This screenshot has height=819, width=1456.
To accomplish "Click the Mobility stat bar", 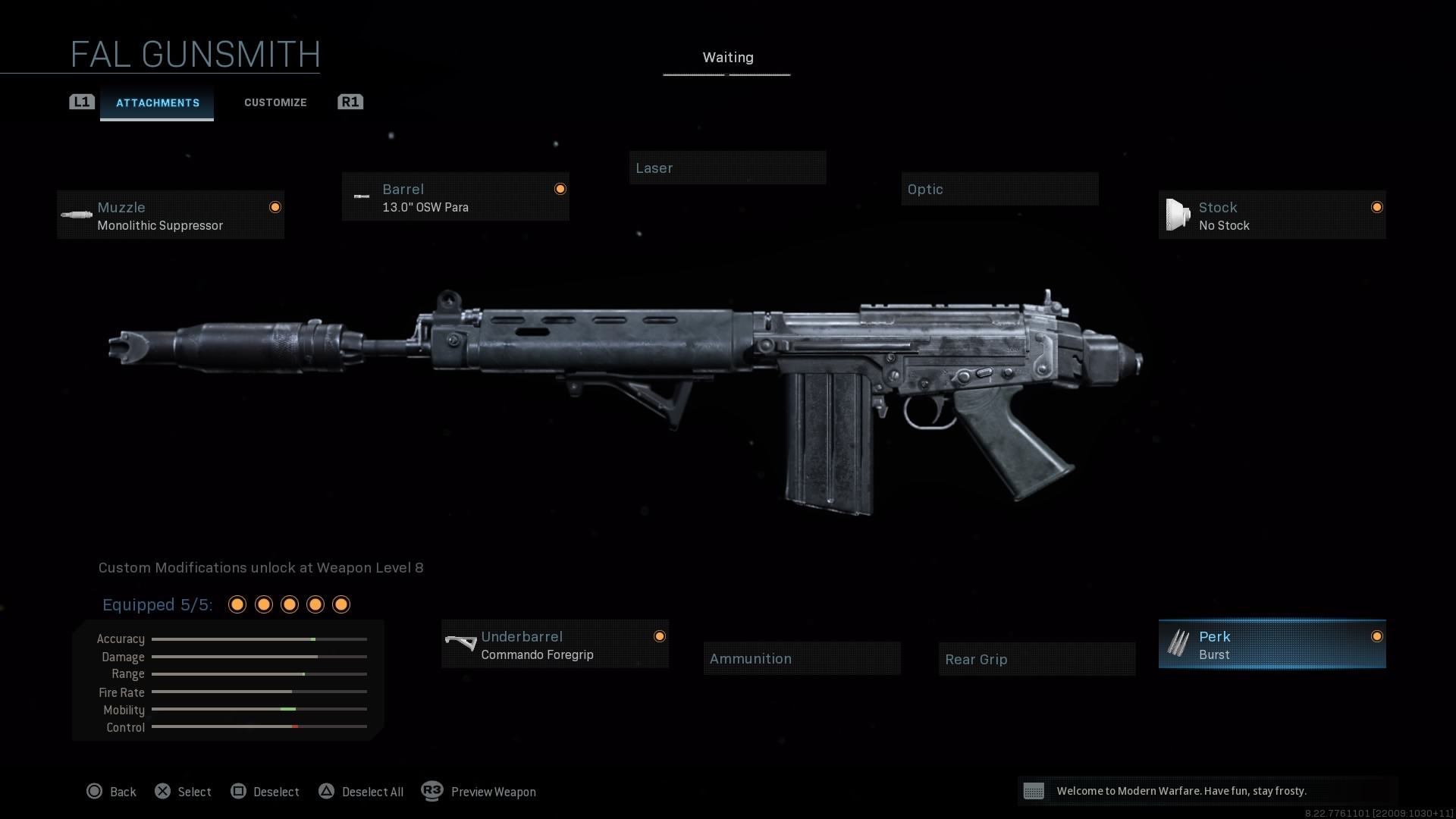I will [x=259, y=710].
